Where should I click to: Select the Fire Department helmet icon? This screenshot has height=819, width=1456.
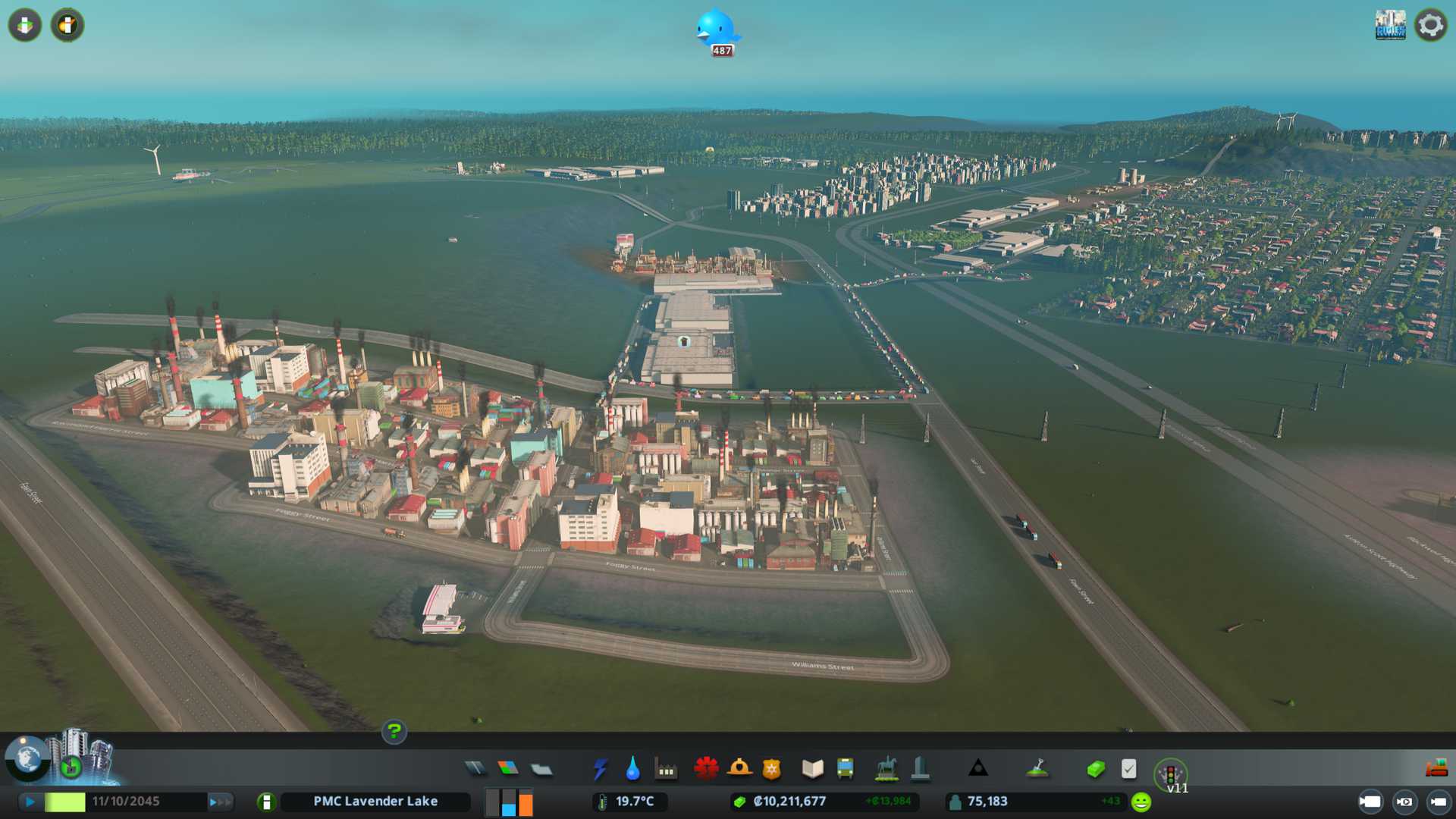pos(739,769)
